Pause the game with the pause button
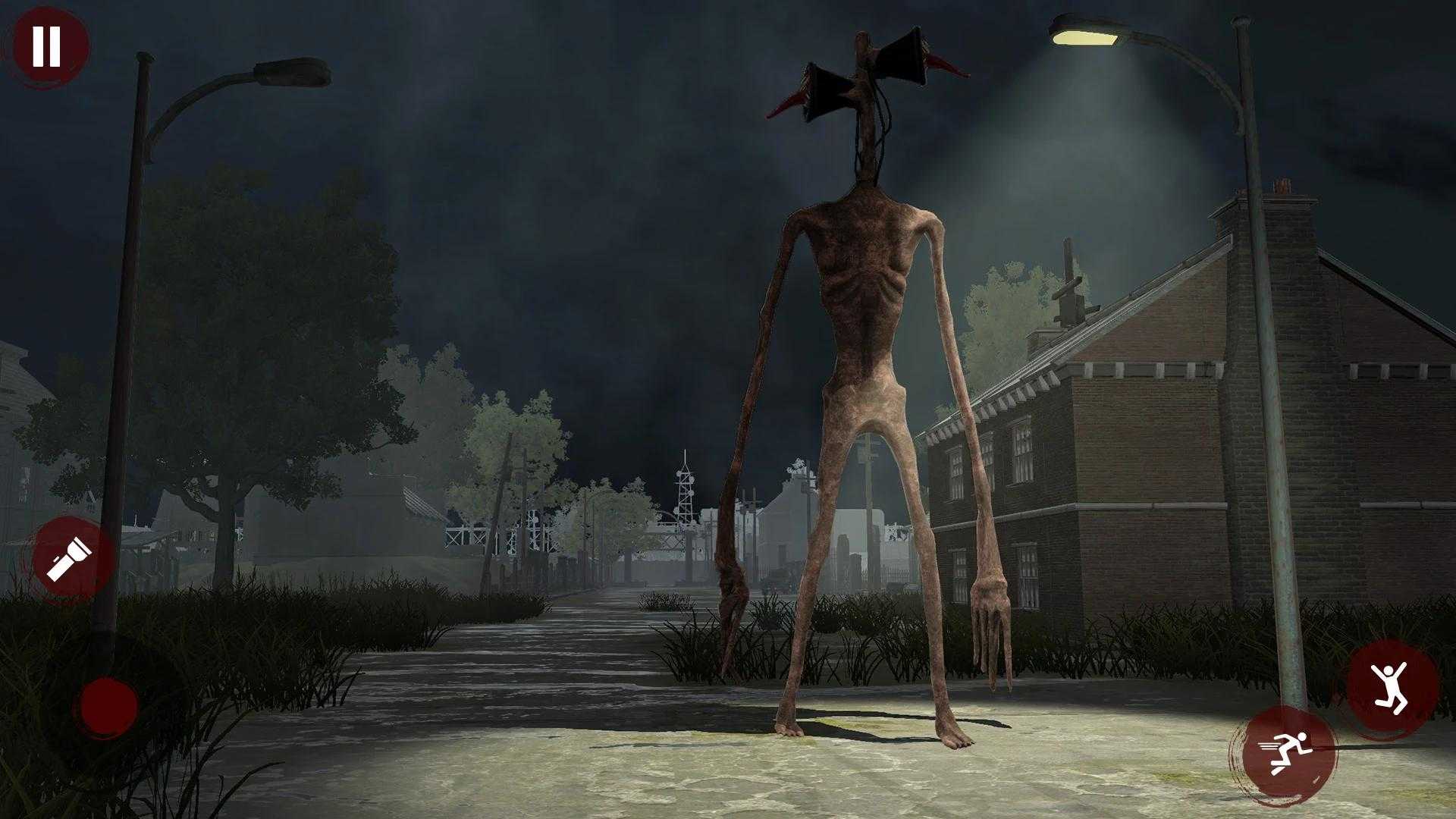1456x819 pixels. pyautogui.click(x=47, y=45)
